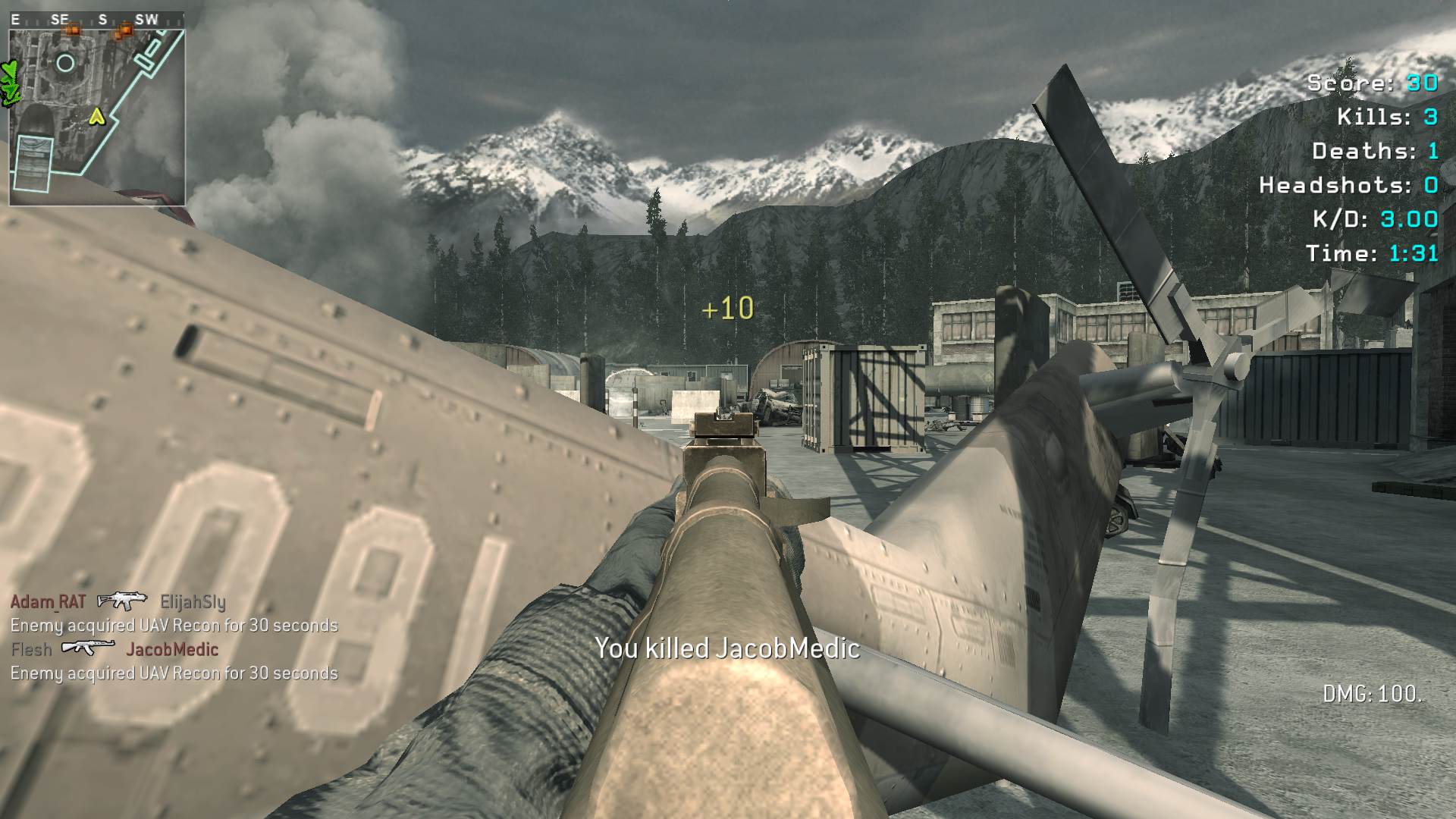
Task: Select the Flesh killed JacobMedic feed entry
Action: 115,649
